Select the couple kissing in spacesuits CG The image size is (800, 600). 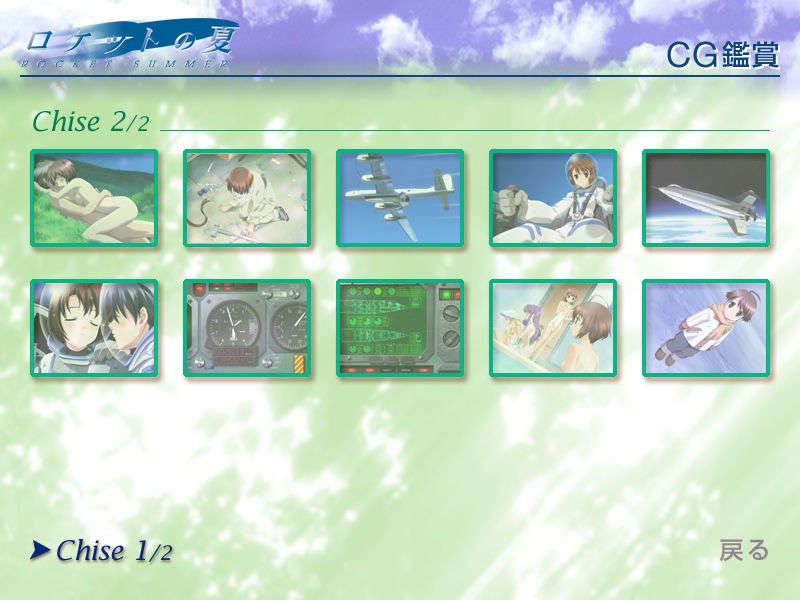click(x=94, y=328)
